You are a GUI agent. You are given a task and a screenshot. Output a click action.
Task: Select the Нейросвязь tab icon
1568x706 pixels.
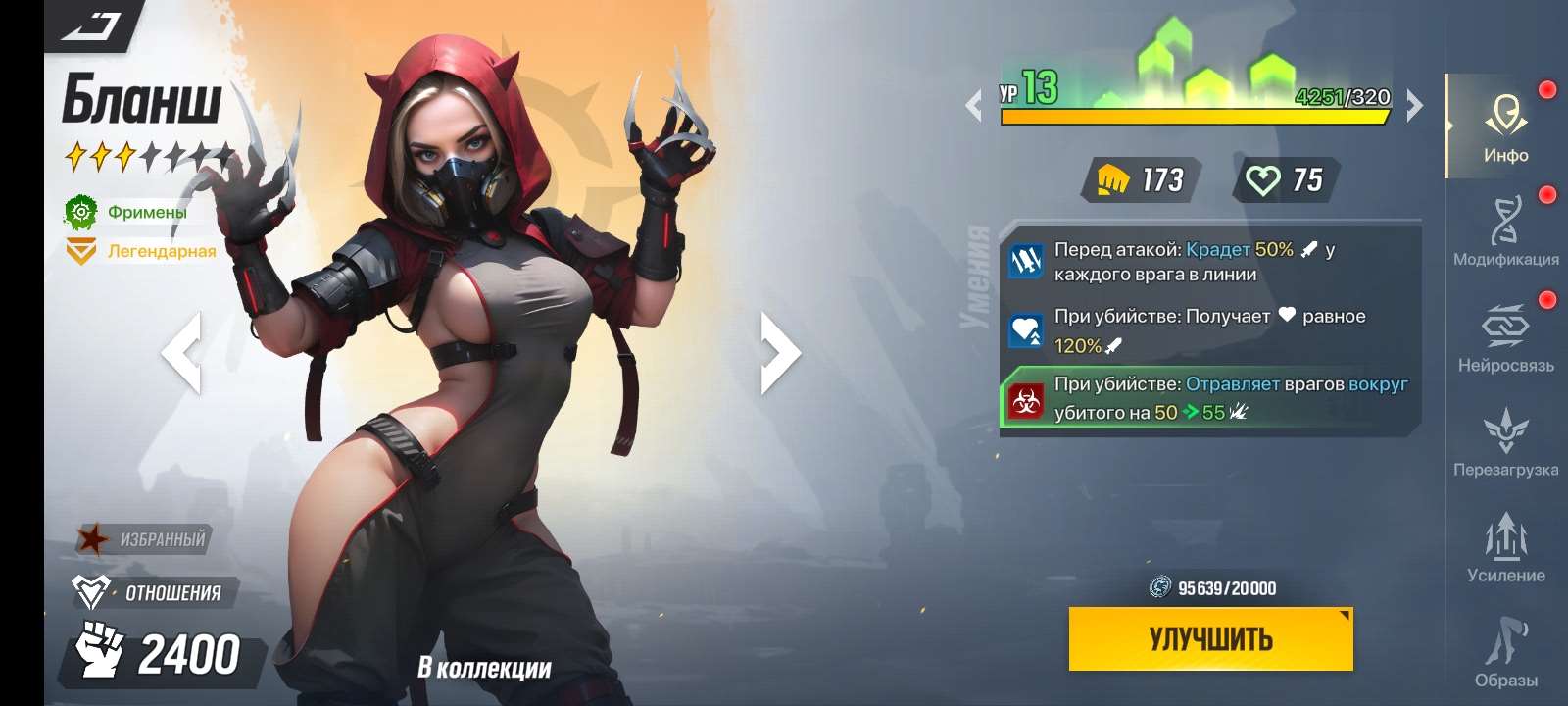pyautogui.click(x=1506, y=324)
